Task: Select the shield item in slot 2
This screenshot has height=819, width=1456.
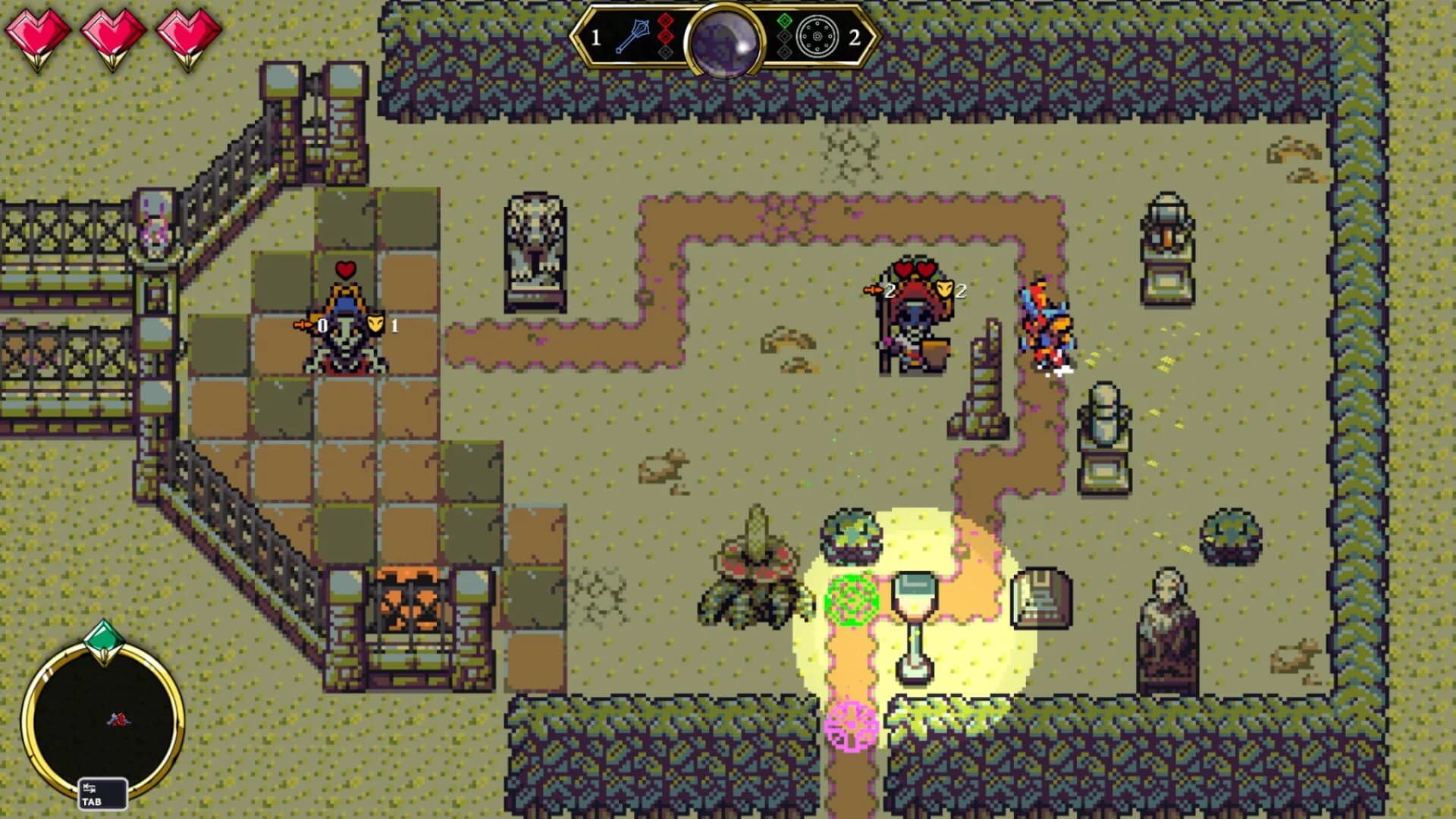Action: tap(817, 36)
